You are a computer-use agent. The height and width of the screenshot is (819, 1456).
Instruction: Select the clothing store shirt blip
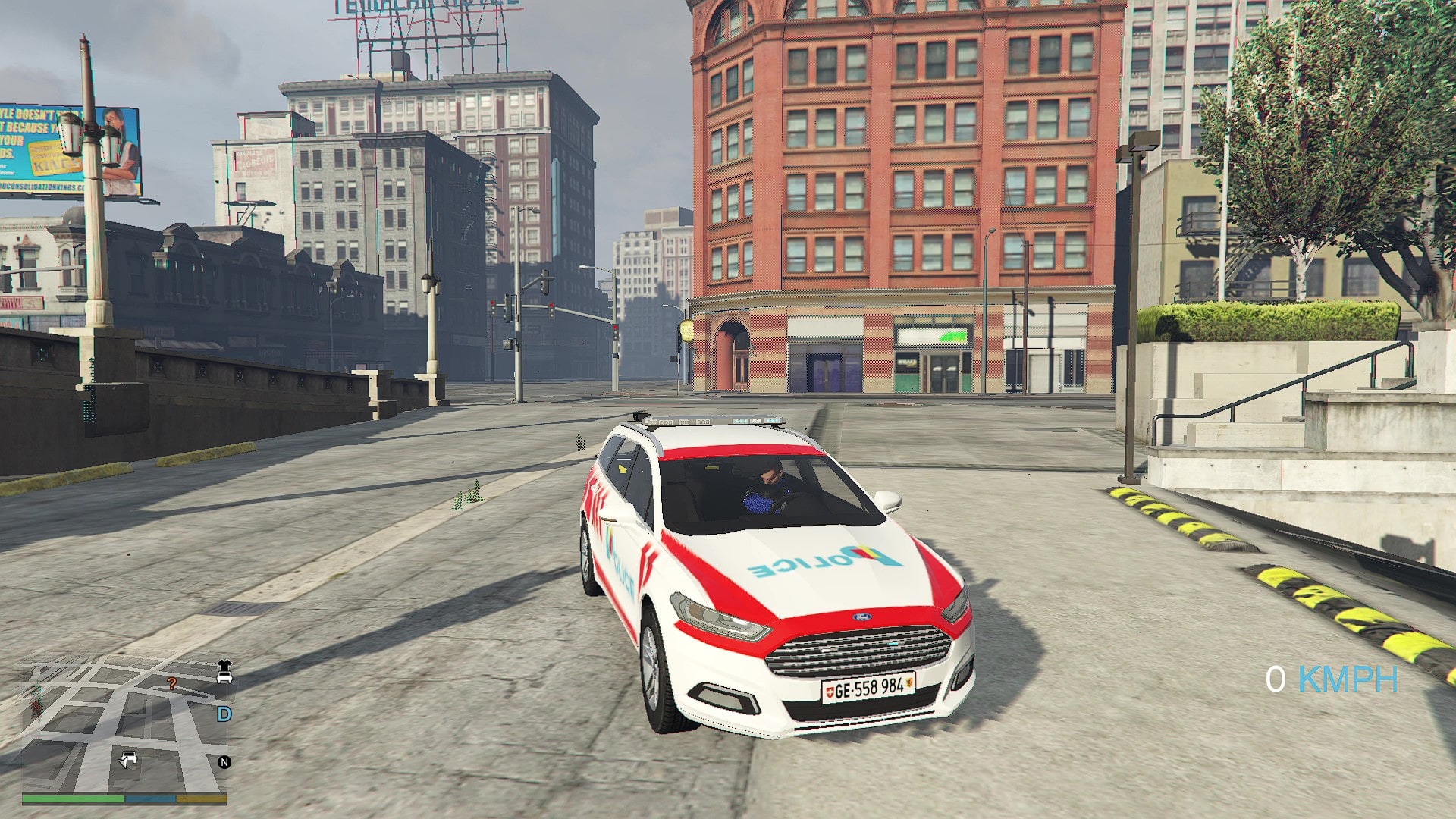tap(224, 665)
